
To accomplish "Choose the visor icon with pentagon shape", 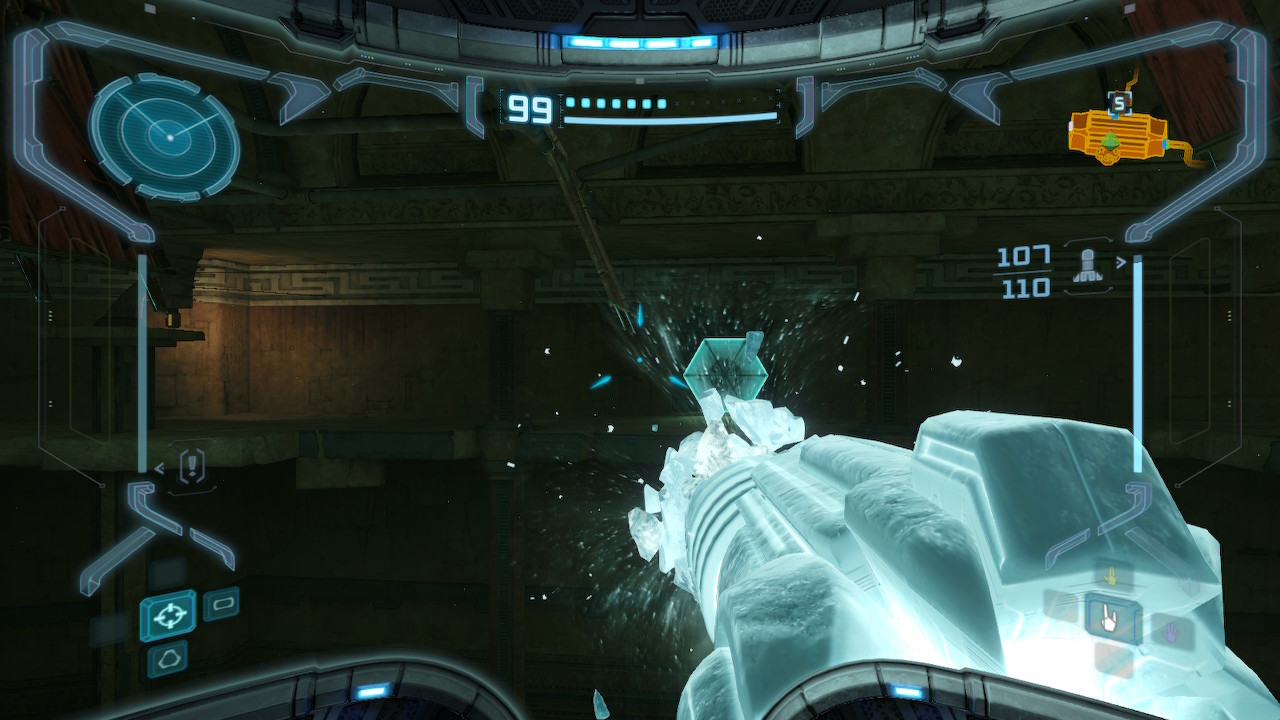I will (167, 658).
